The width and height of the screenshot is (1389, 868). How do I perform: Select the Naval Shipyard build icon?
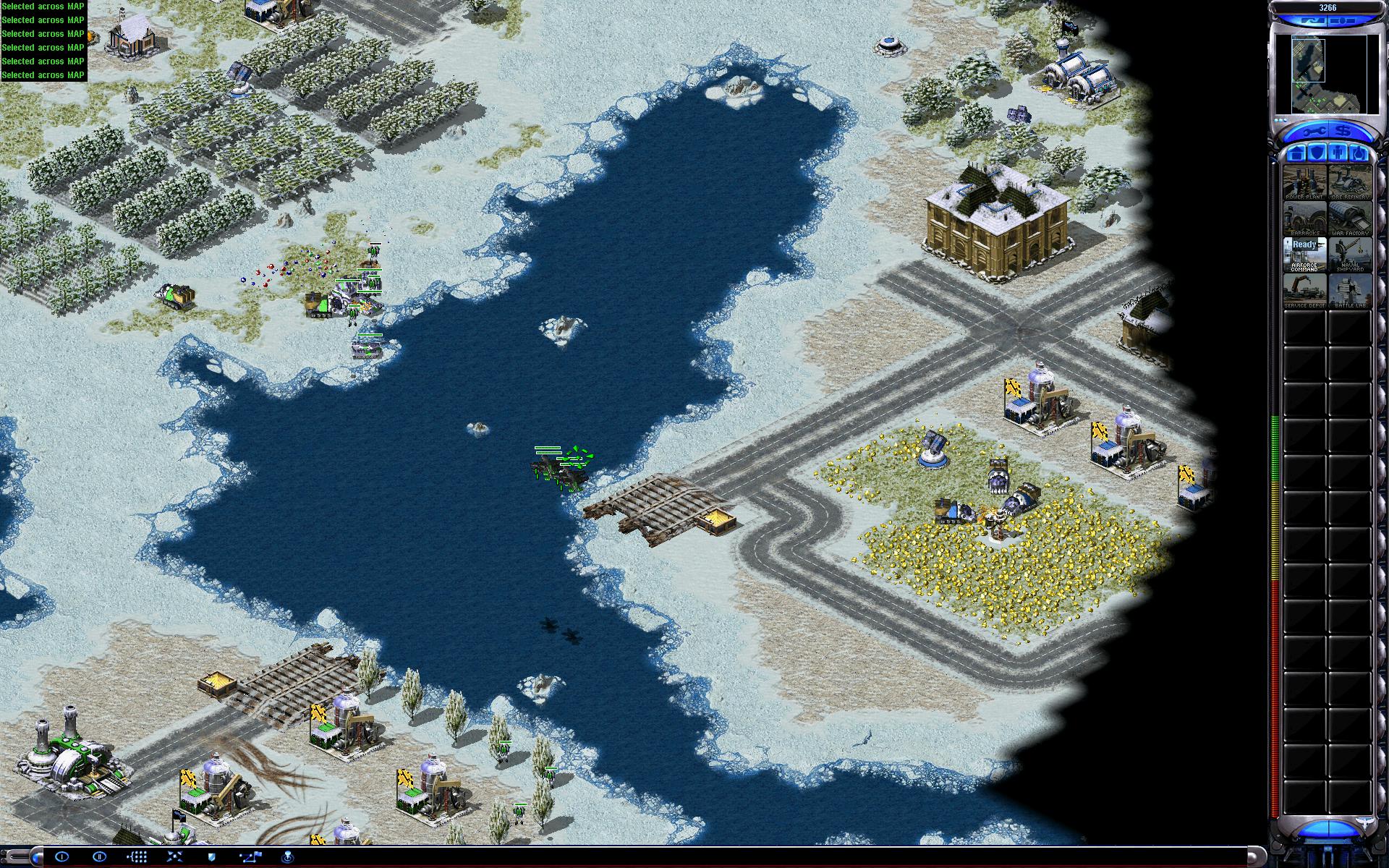click(x=1350, y=255)
